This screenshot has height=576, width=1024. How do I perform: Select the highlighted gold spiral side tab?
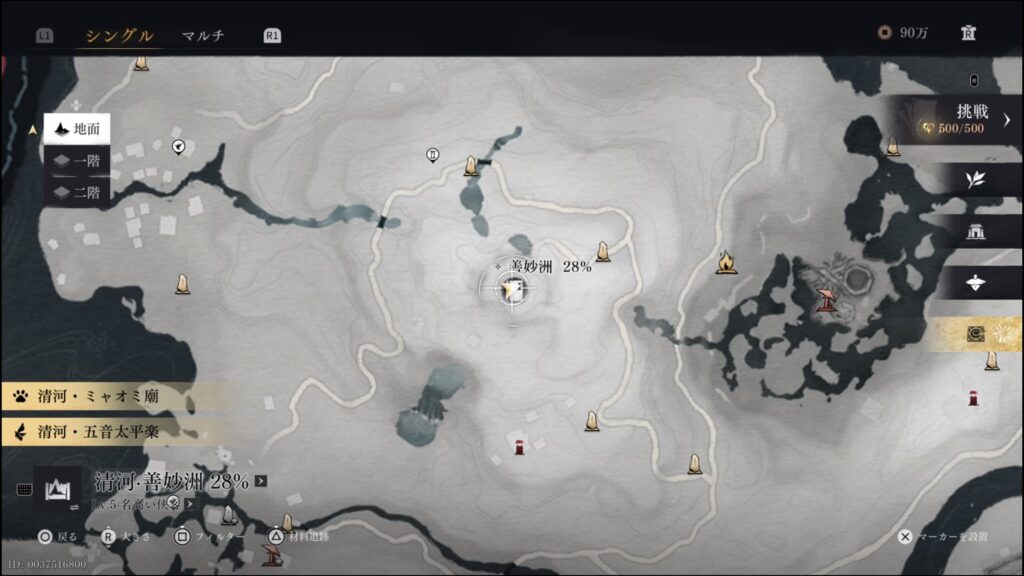pyautogui.click(x=976, y=336)
